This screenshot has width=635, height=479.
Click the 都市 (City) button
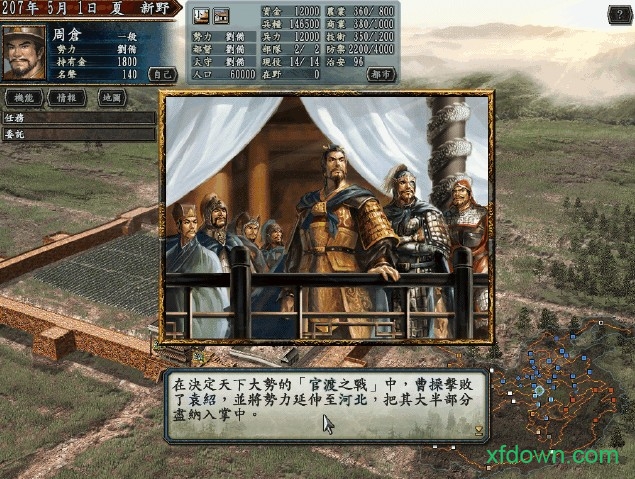(380, 73)
